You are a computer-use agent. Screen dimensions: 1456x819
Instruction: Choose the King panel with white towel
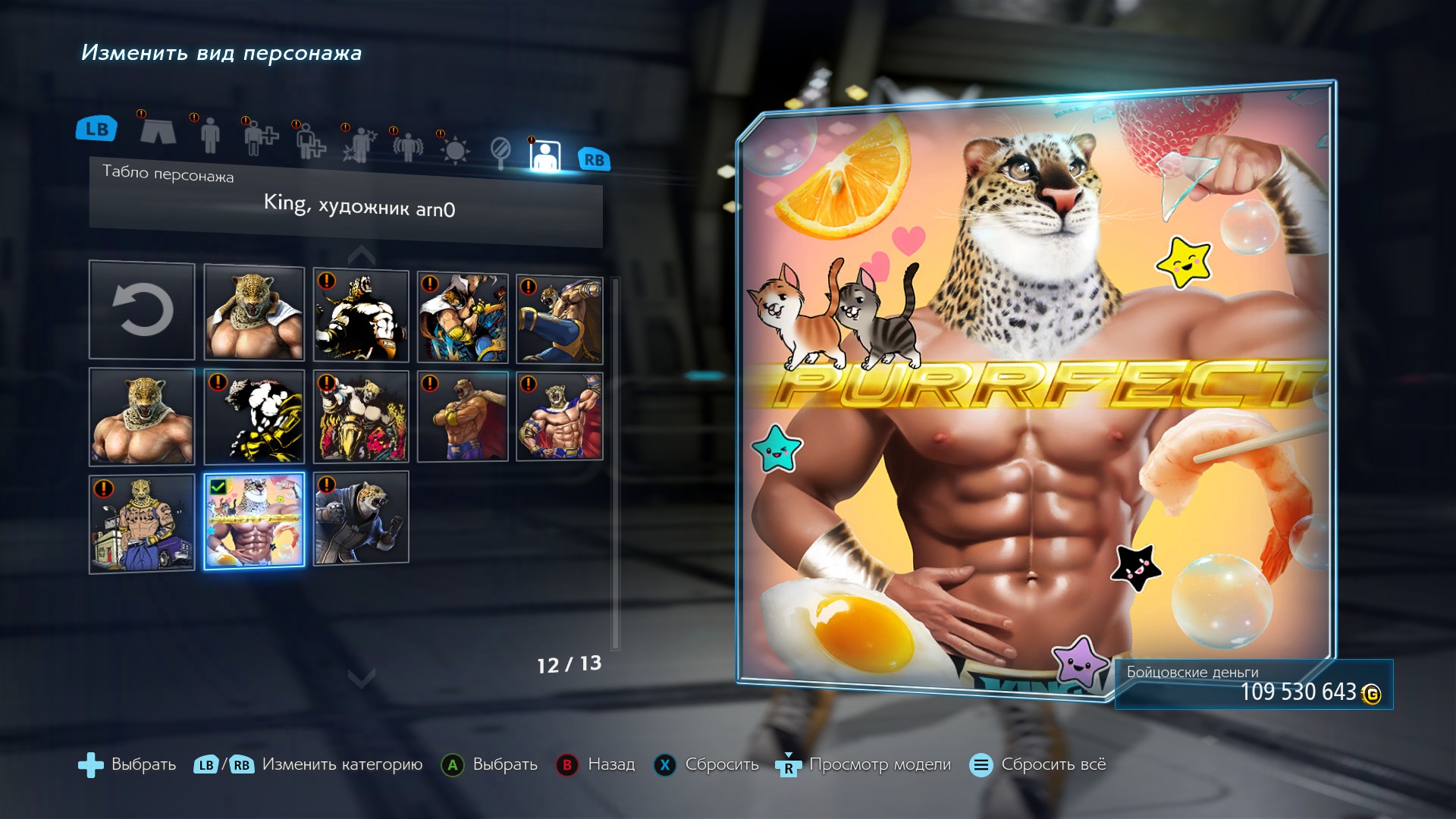click(254, 312)
